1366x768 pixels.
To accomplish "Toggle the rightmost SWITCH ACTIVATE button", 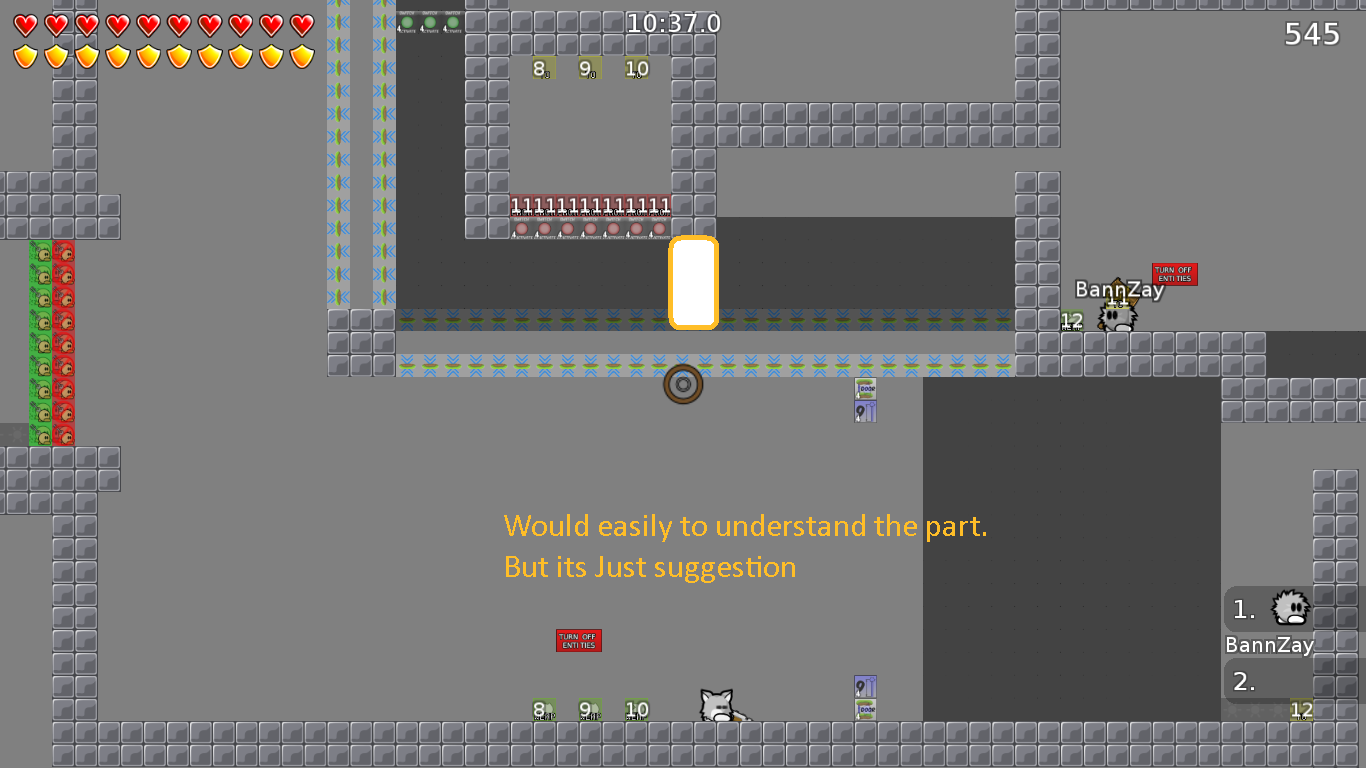I will tap(455, 22).
